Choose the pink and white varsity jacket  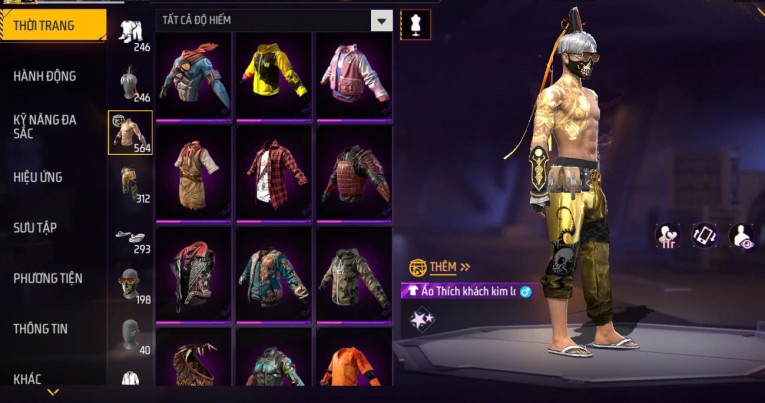(x=353, y=75)
